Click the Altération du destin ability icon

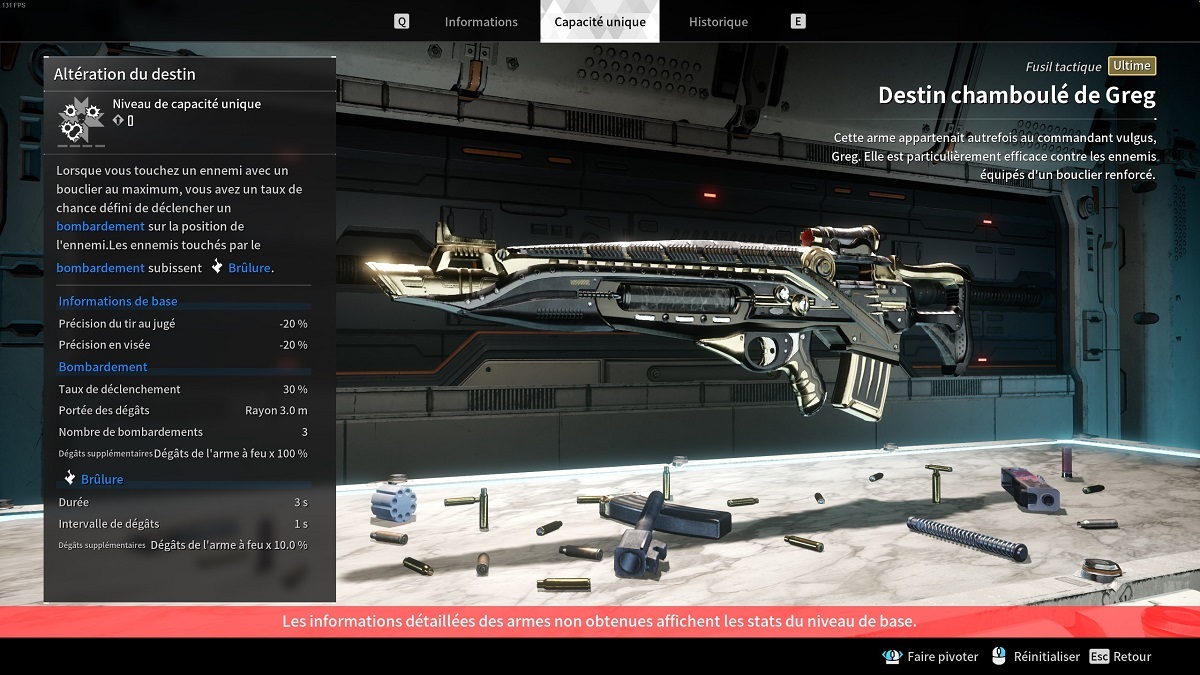pos(80,120)
